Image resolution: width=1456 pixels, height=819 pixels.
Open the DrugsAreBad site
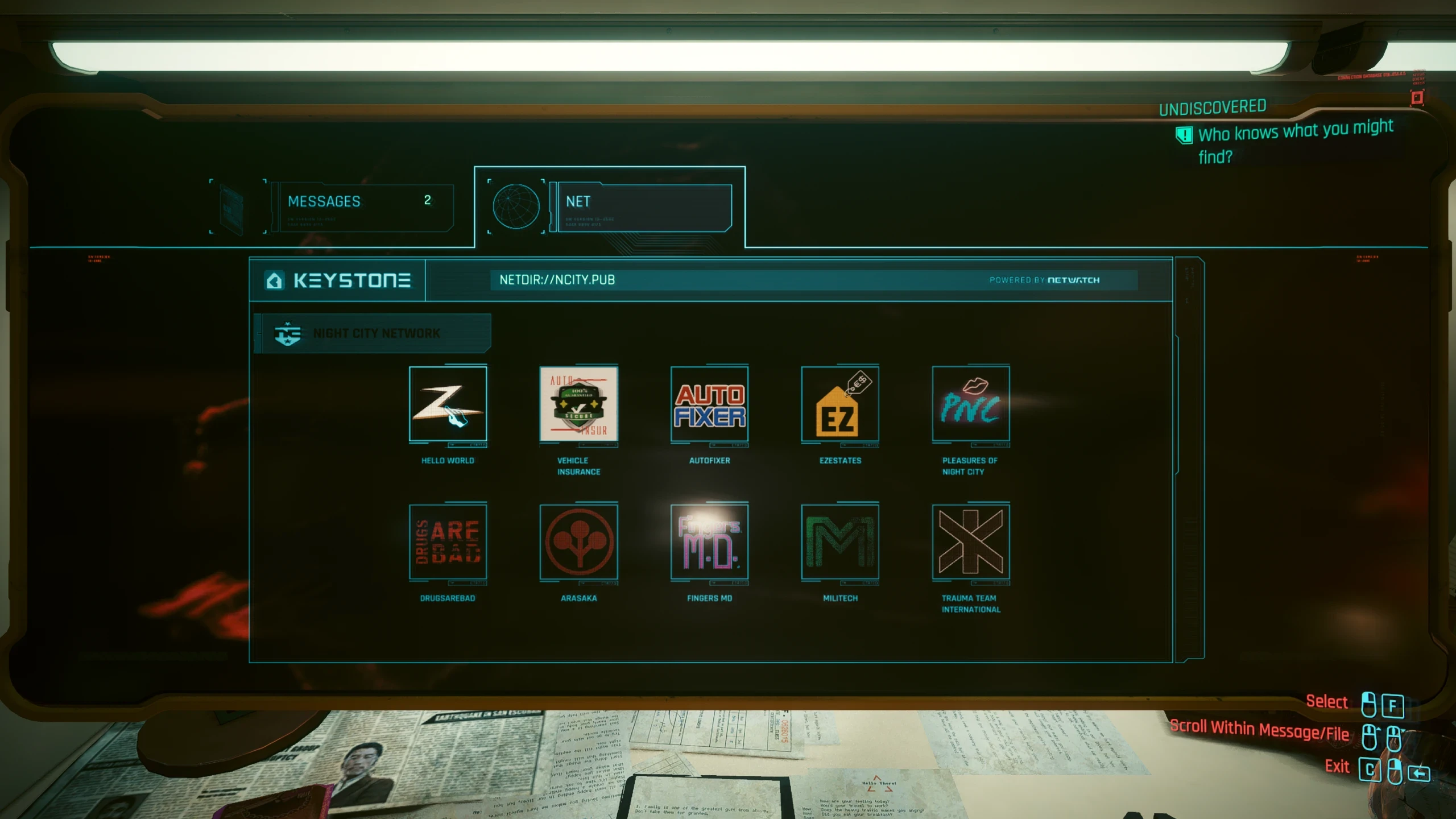click(x=448, y=542)
